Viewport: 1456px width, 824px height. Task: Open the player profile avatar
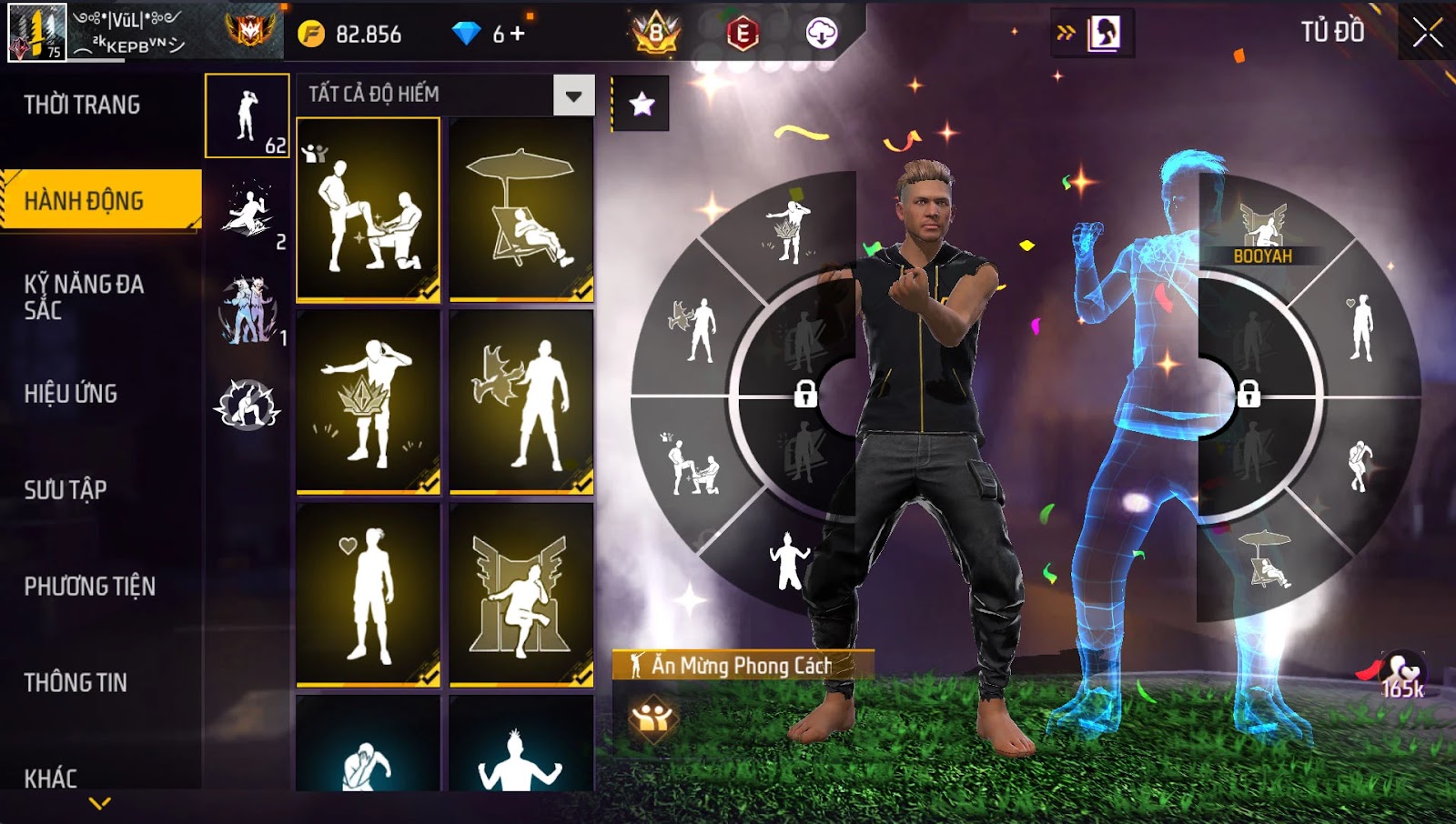[x=37, y=33]
